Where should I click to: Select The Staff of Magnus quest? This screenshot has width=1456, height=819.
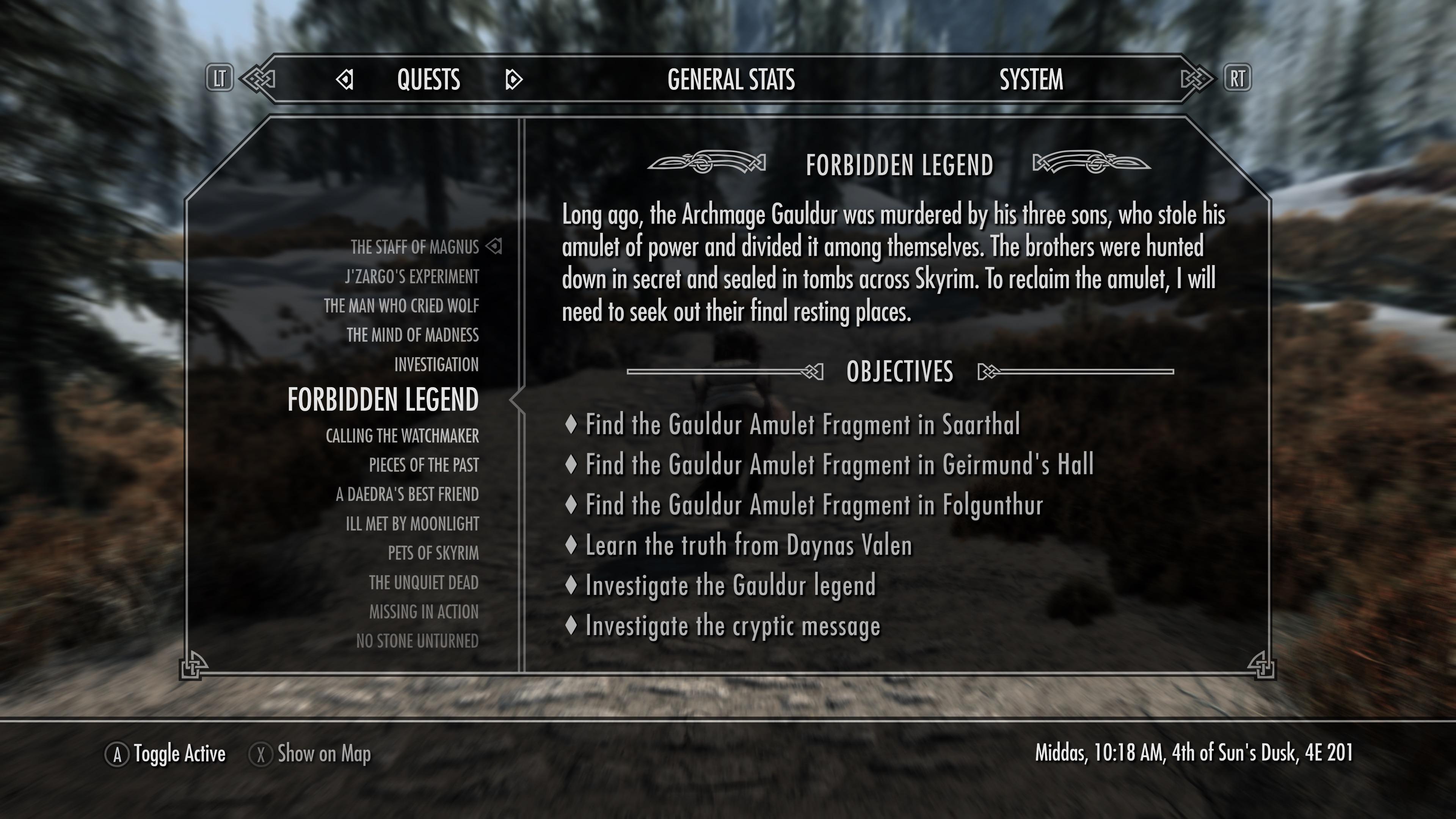point(414,248)
